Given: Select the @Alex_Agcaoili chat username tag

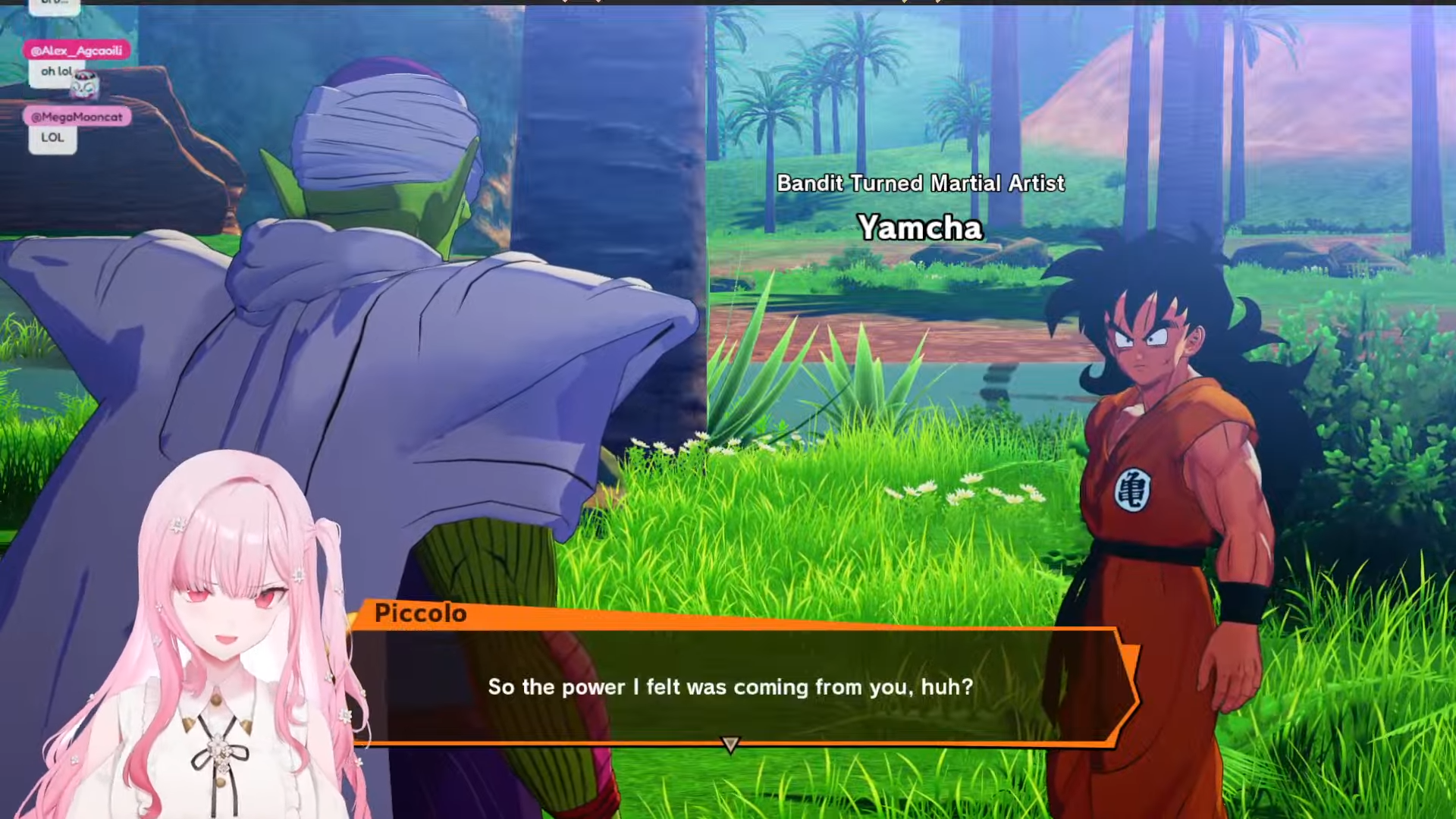Looking at the screenshot, I should tap(77, 51).
